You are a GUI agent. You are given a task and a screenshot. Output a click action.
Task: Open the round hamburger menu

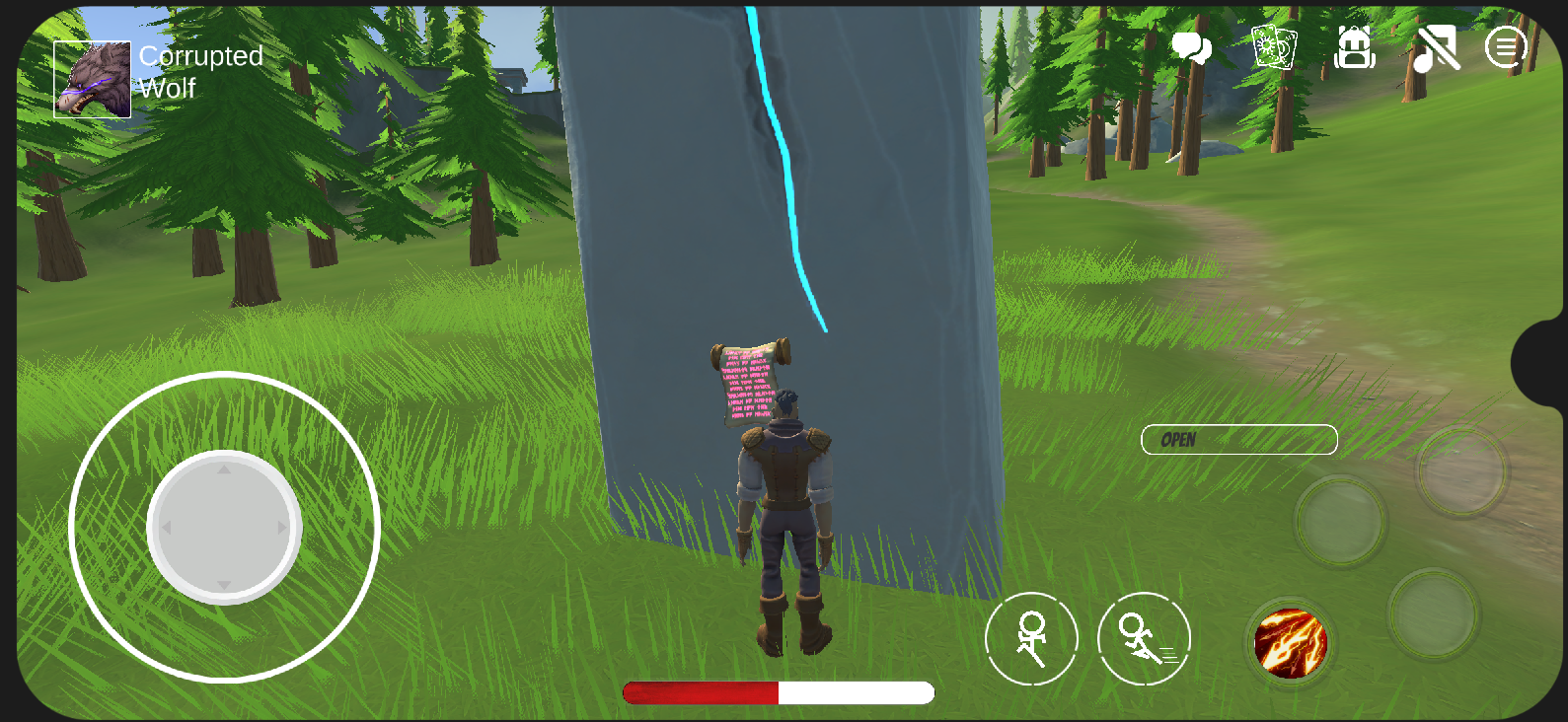[1506, 47]
